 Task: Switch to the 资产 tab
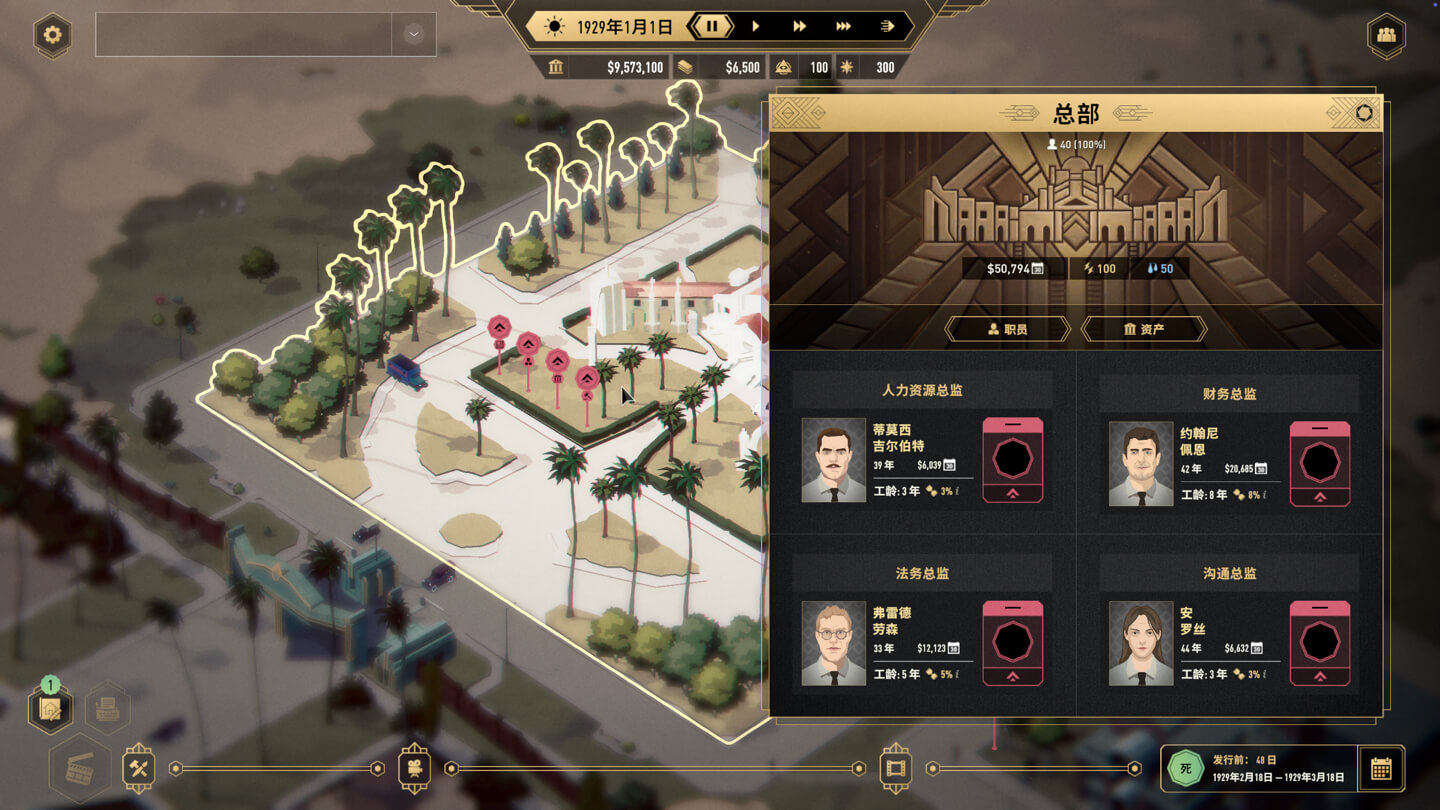[x=1146, y=329]
